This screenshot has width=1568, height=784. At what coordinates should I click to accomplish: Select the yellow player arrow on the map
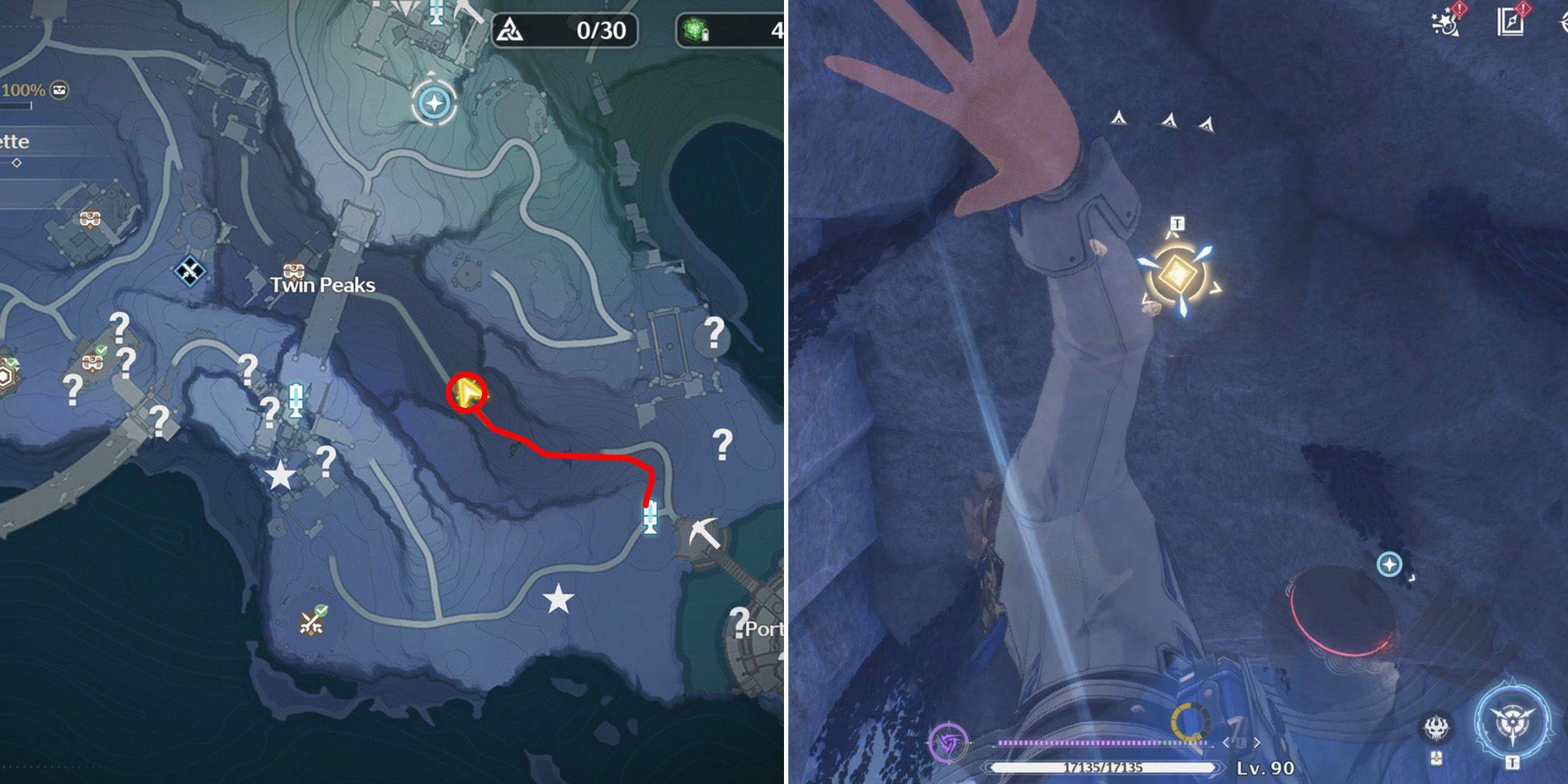[467, 393]
